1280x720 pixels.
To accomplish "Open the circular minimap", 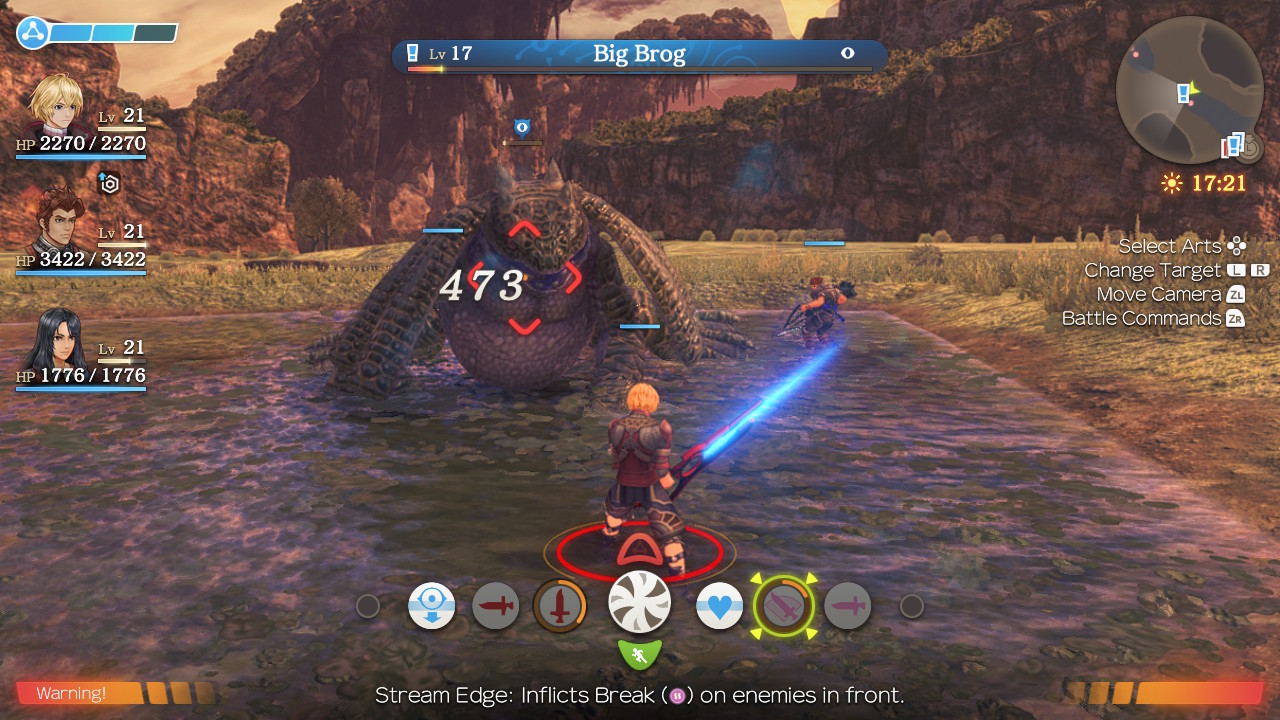I will (1189, 90).
